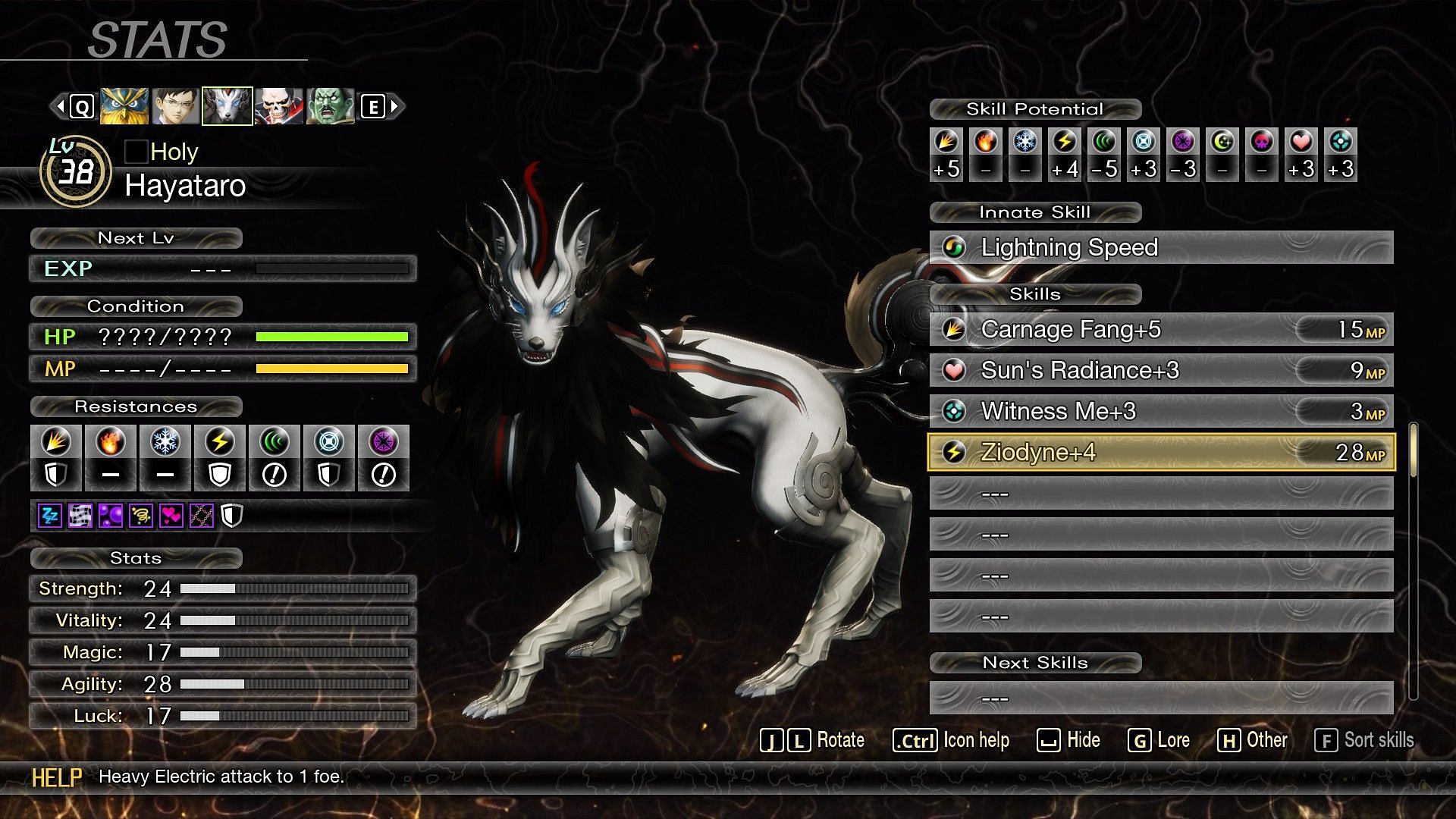Image resolution: width=1456 pixels, height=819 pixels.
Task: Click the Lore option
Action: coord(1159,740)
